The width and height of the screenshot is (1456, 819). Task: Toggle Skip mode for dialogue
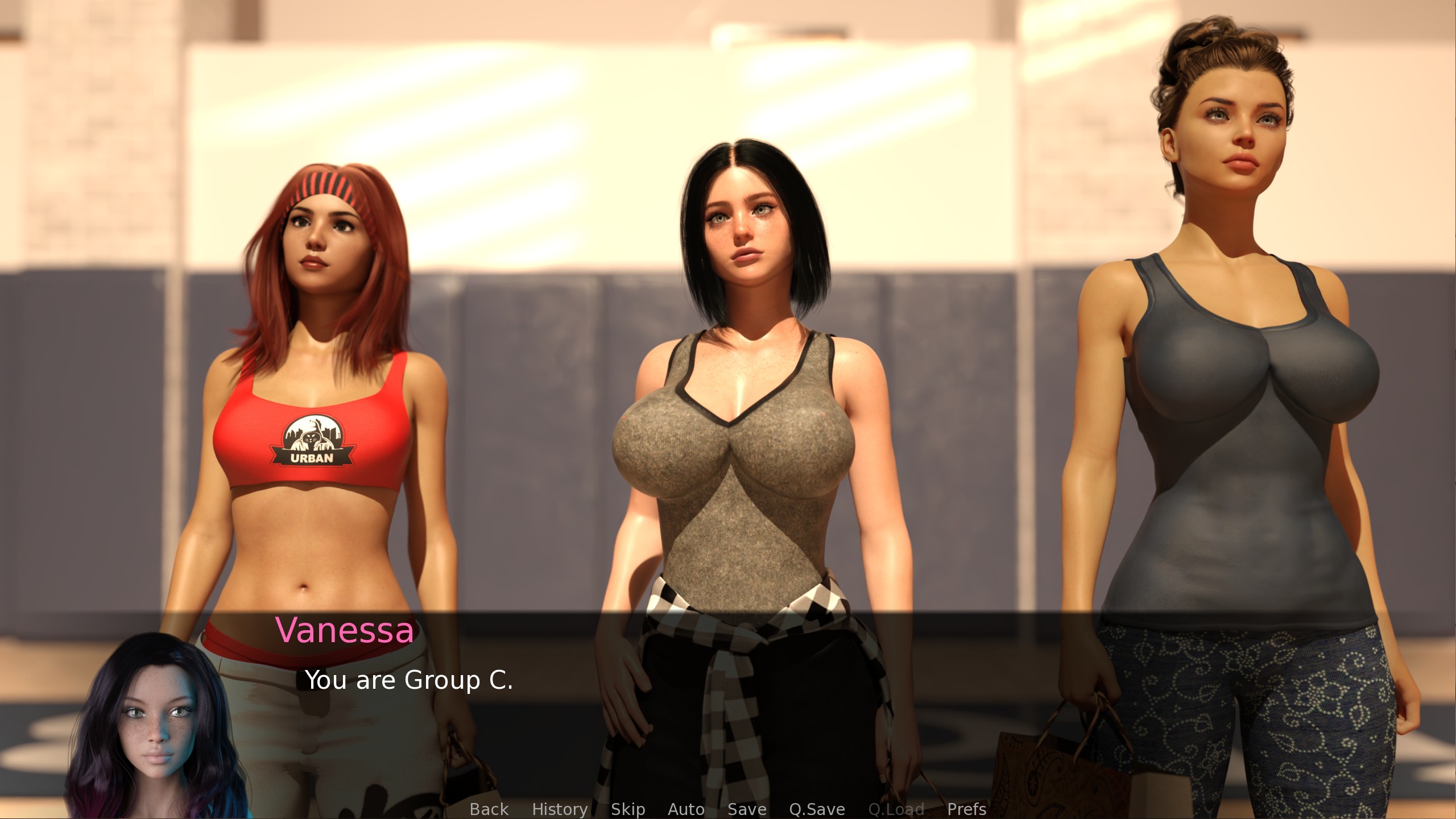click(x=628, y=809)
